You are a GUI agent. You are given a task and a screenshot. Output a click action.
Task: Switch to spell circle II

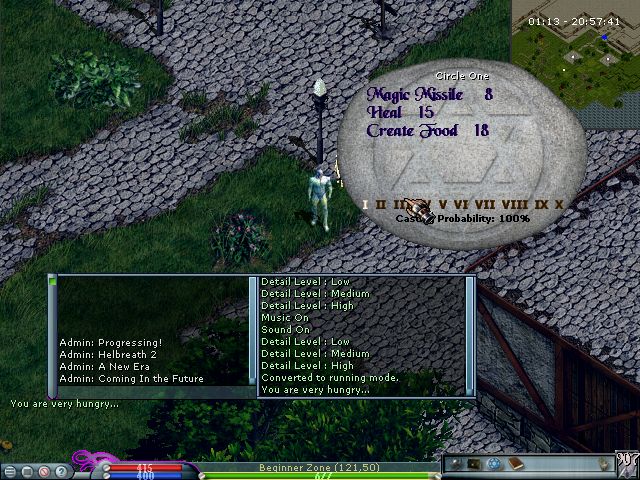(380, 205)
